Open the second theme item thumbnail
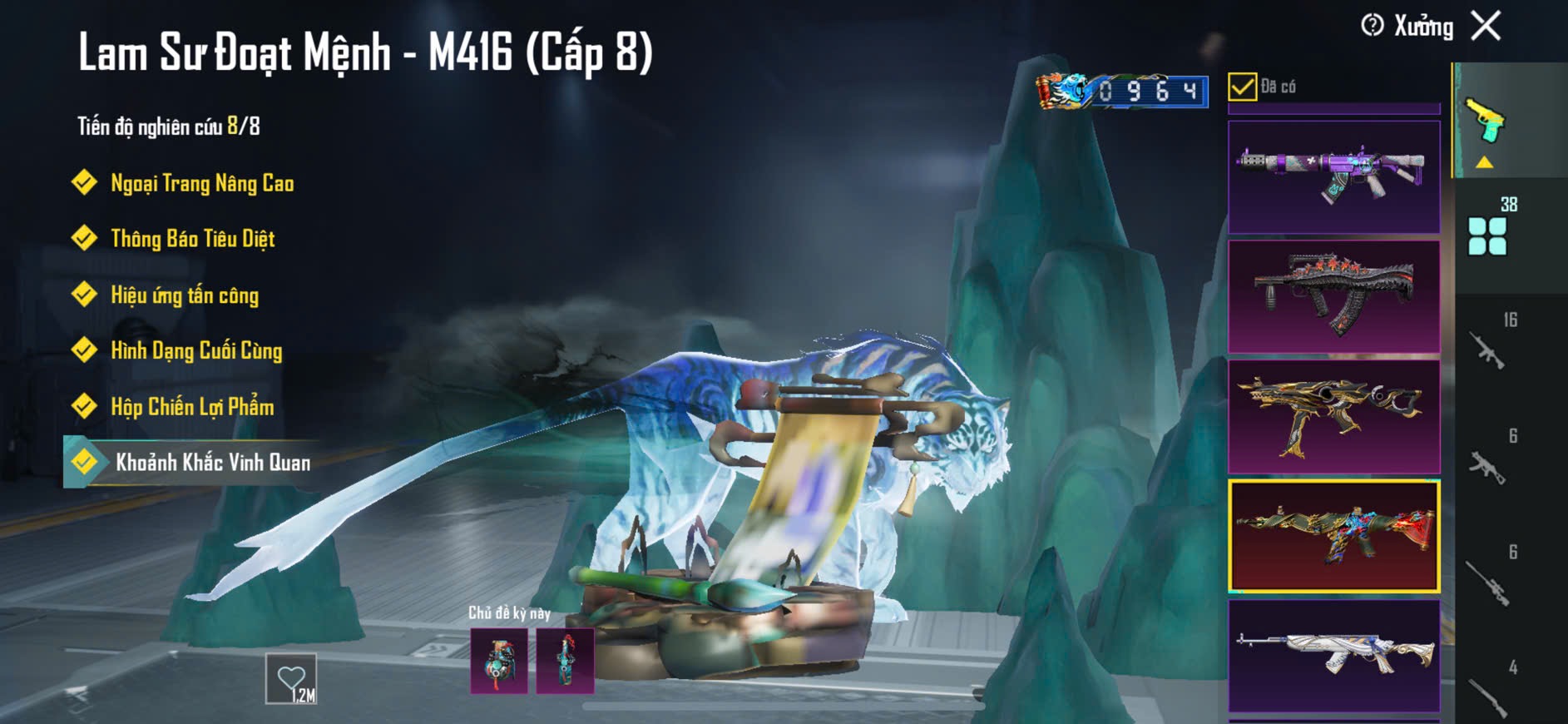This screenshot has width=1568, height=724. (x=566, y=662)
